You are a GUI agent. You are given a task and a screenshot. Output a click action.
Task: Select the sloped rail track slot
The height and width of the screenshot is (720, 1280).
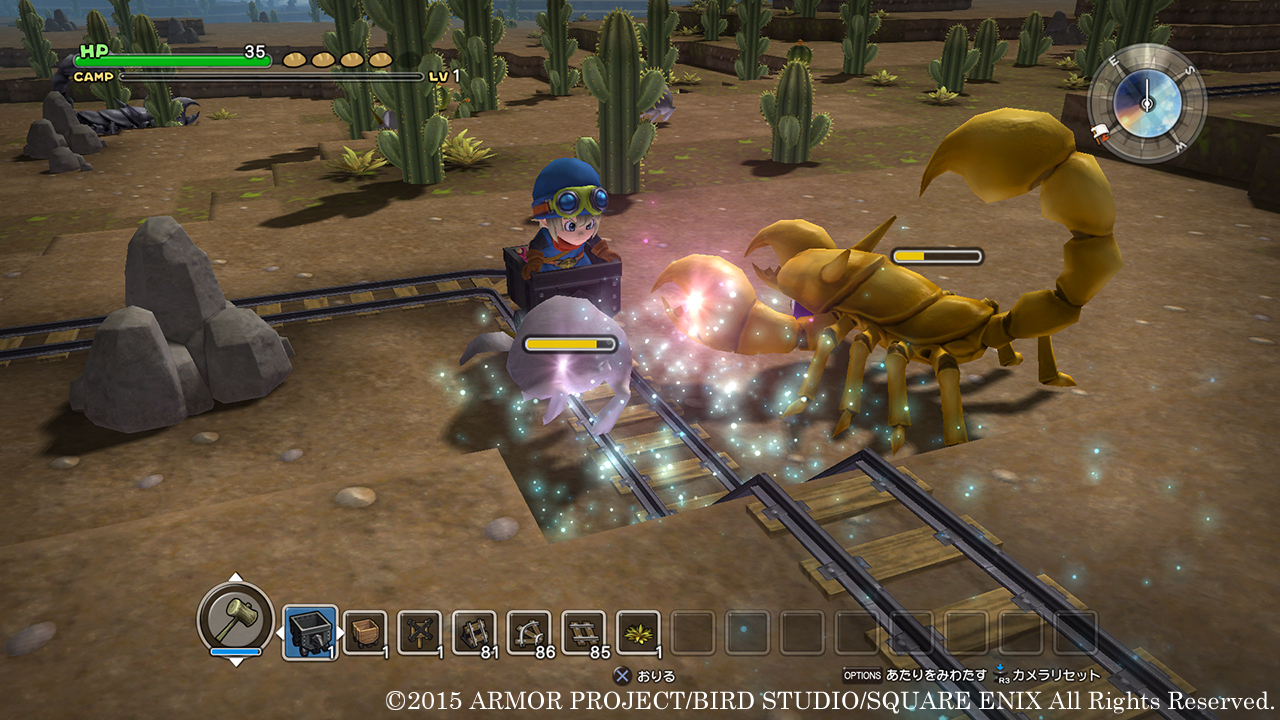coord(474,632)
